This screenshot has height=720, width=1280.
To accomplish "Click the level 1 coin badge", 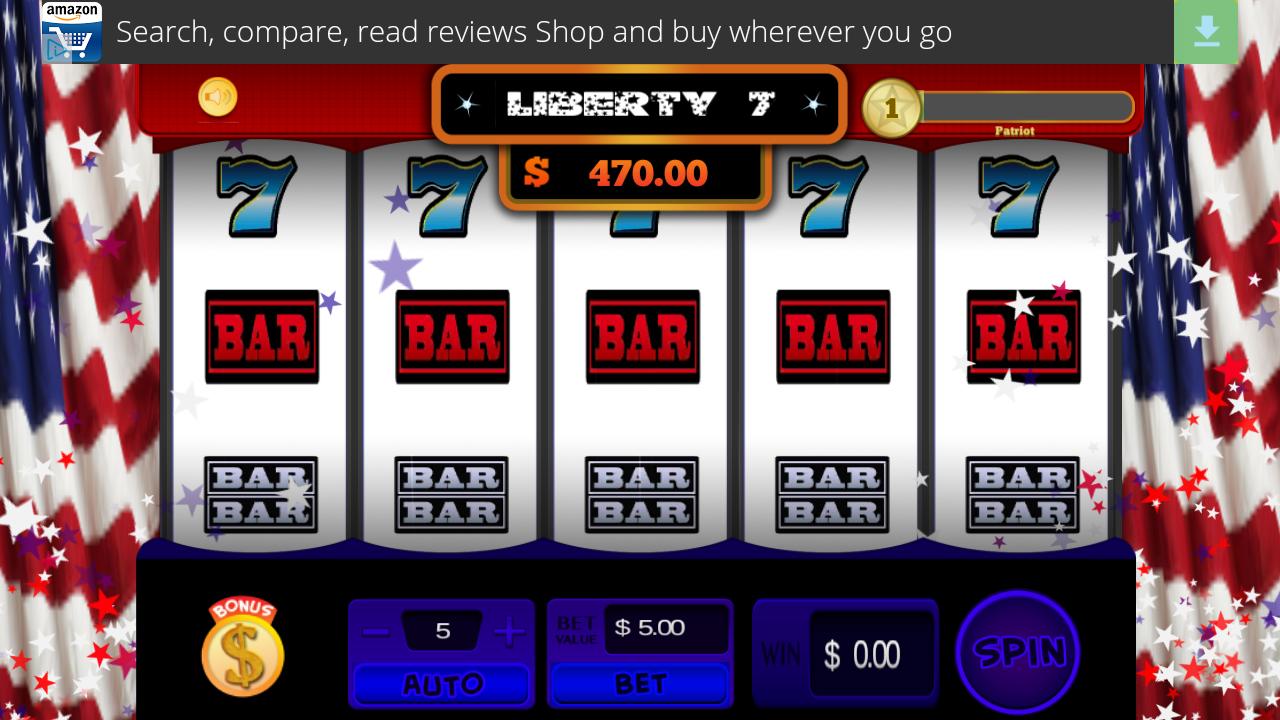I will point(893,108).
